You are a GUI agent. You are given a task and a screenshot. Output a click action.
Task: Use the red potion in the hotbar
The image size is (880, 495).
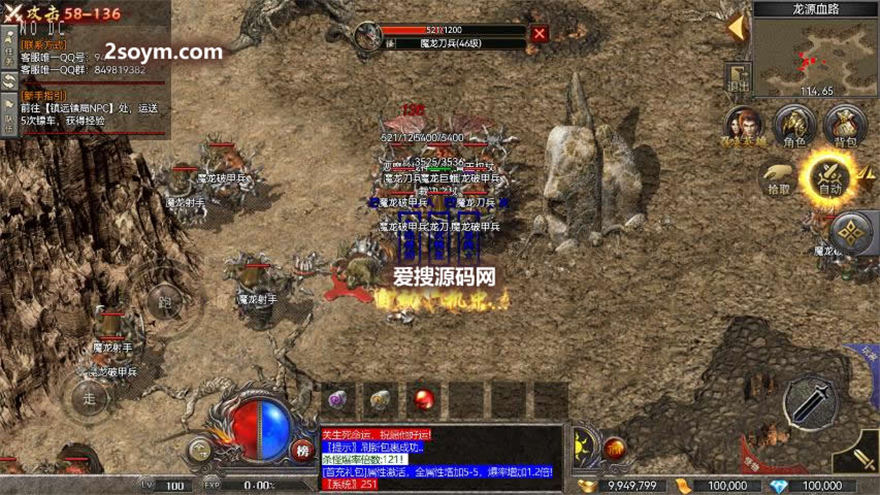tap(424, 400)
